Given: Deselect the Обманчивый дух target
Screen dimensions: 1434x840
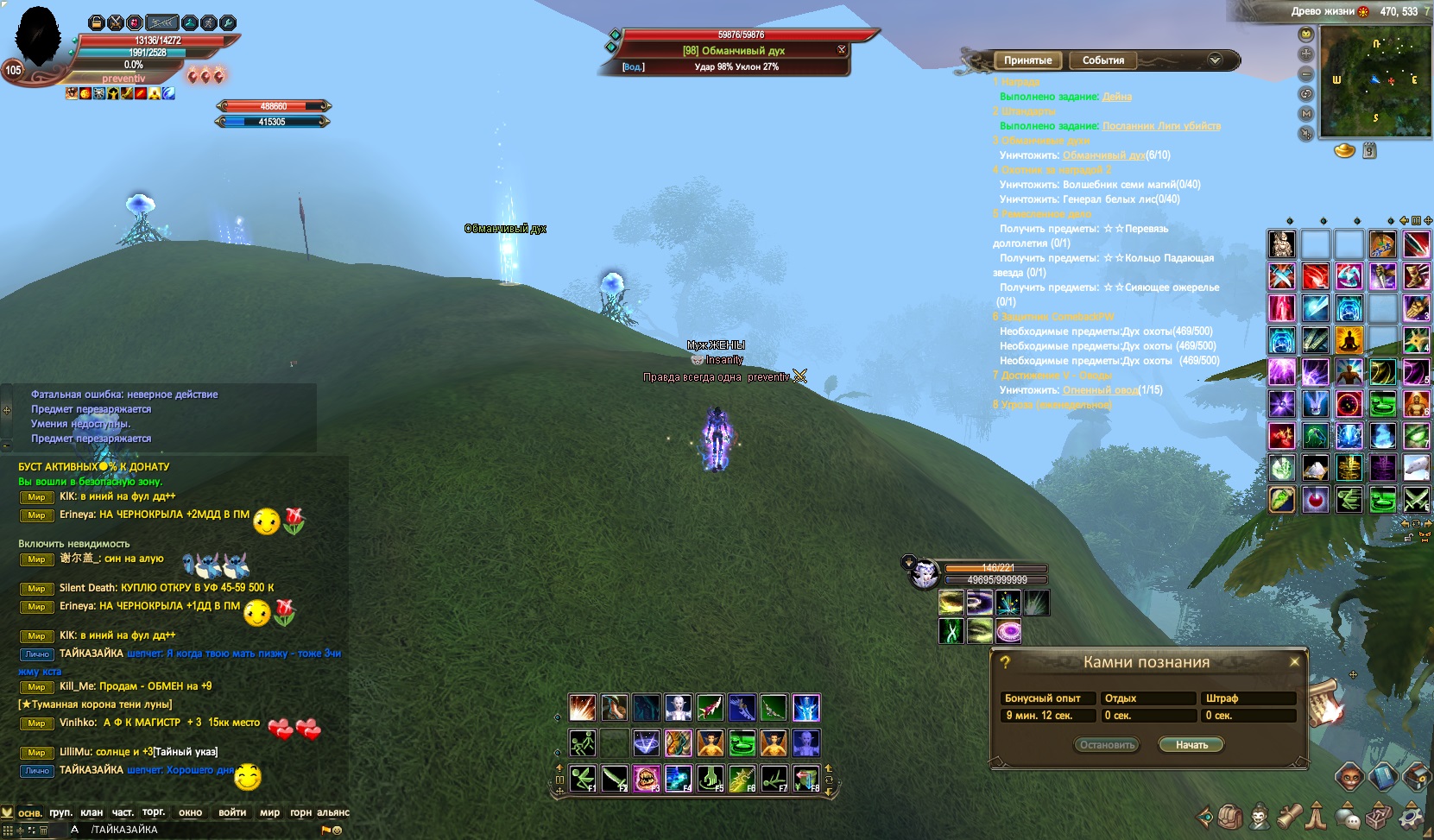Looking at the screenshot, I should (842, 50).
